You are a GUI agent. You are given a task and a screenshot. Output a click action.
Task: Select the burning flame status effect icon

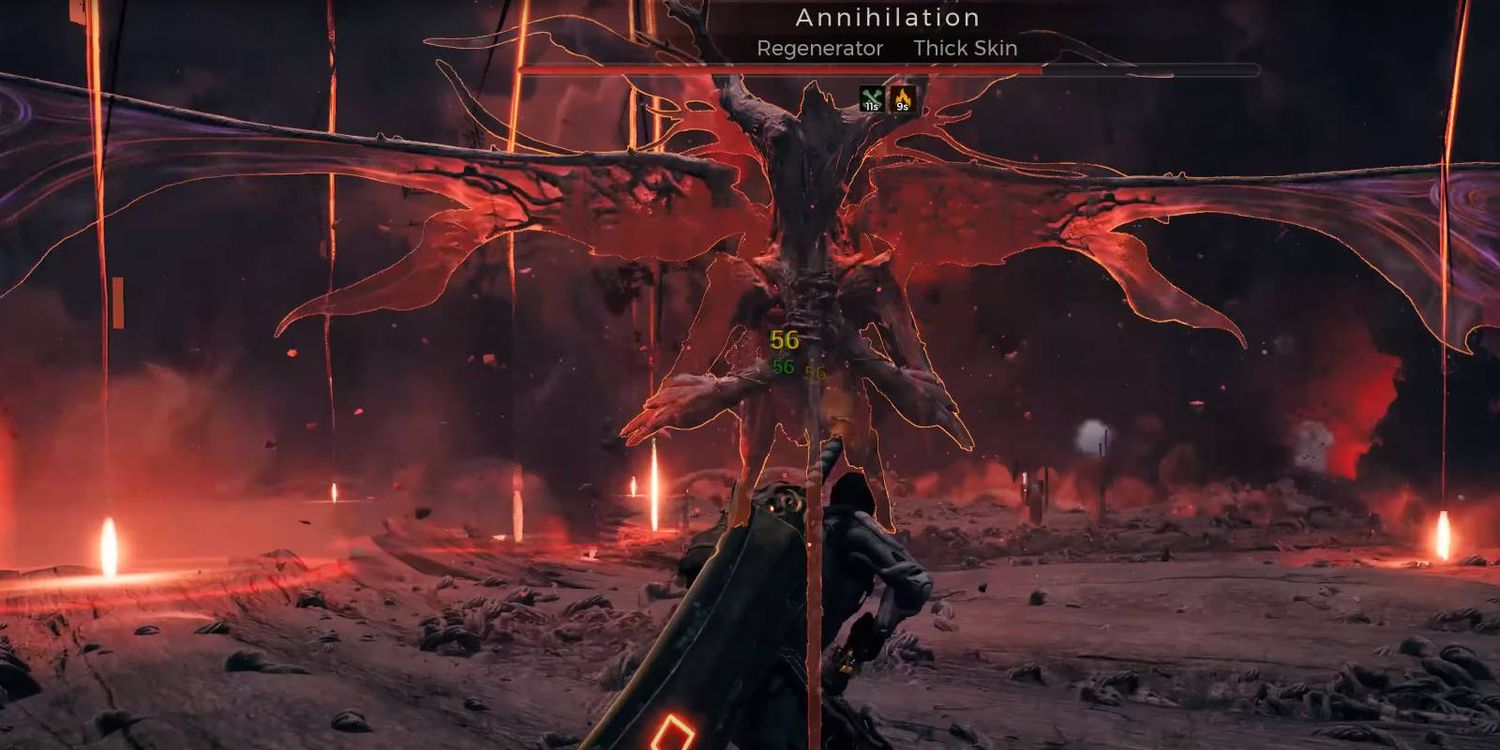tap(903, 99)
